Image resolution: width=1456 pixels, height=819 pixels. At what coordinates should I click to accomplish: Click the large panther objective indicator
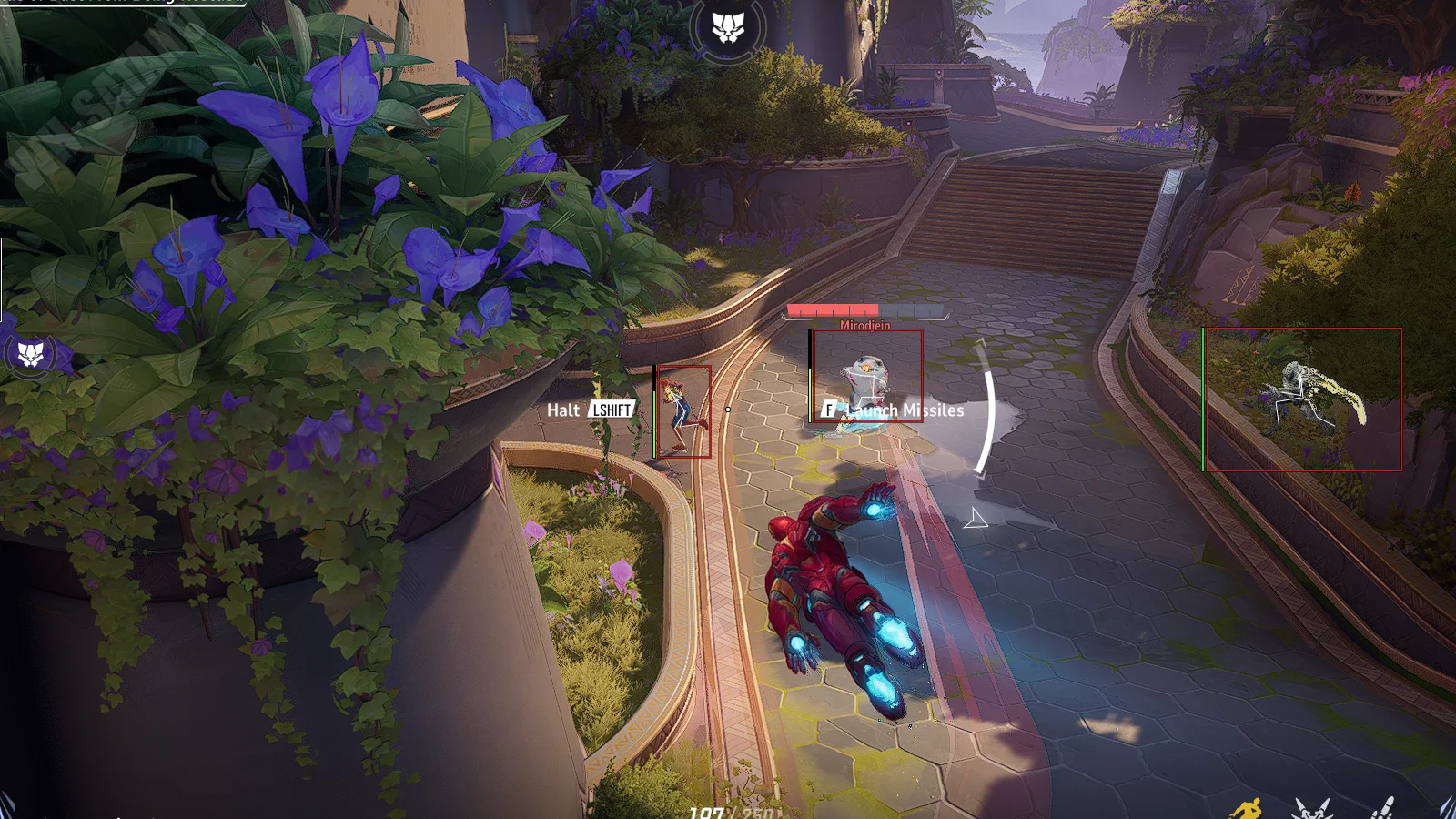click(x=727, y=28)
